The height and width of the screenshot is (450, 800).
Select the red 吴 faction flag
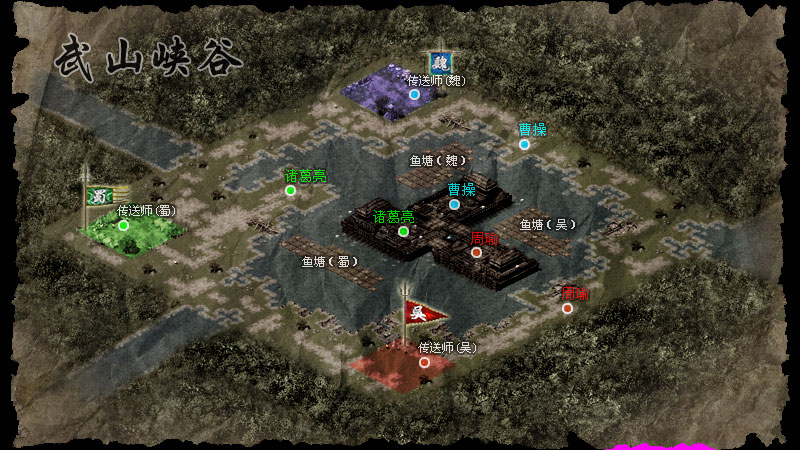(x=419, y=313)
